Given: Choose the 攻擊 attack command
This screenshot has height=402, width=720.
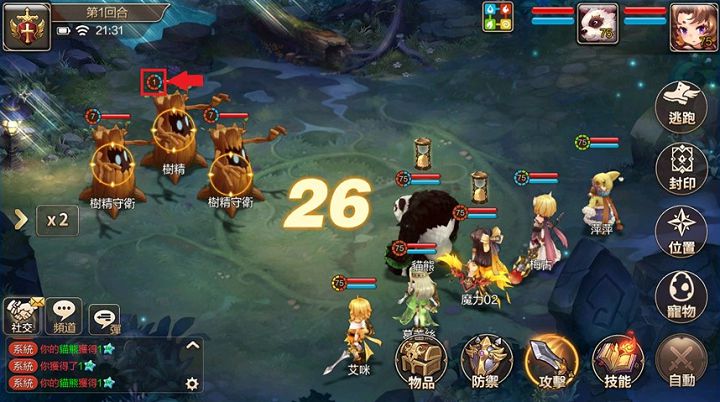Looking at the screenshot, I should tap(551, 361).
